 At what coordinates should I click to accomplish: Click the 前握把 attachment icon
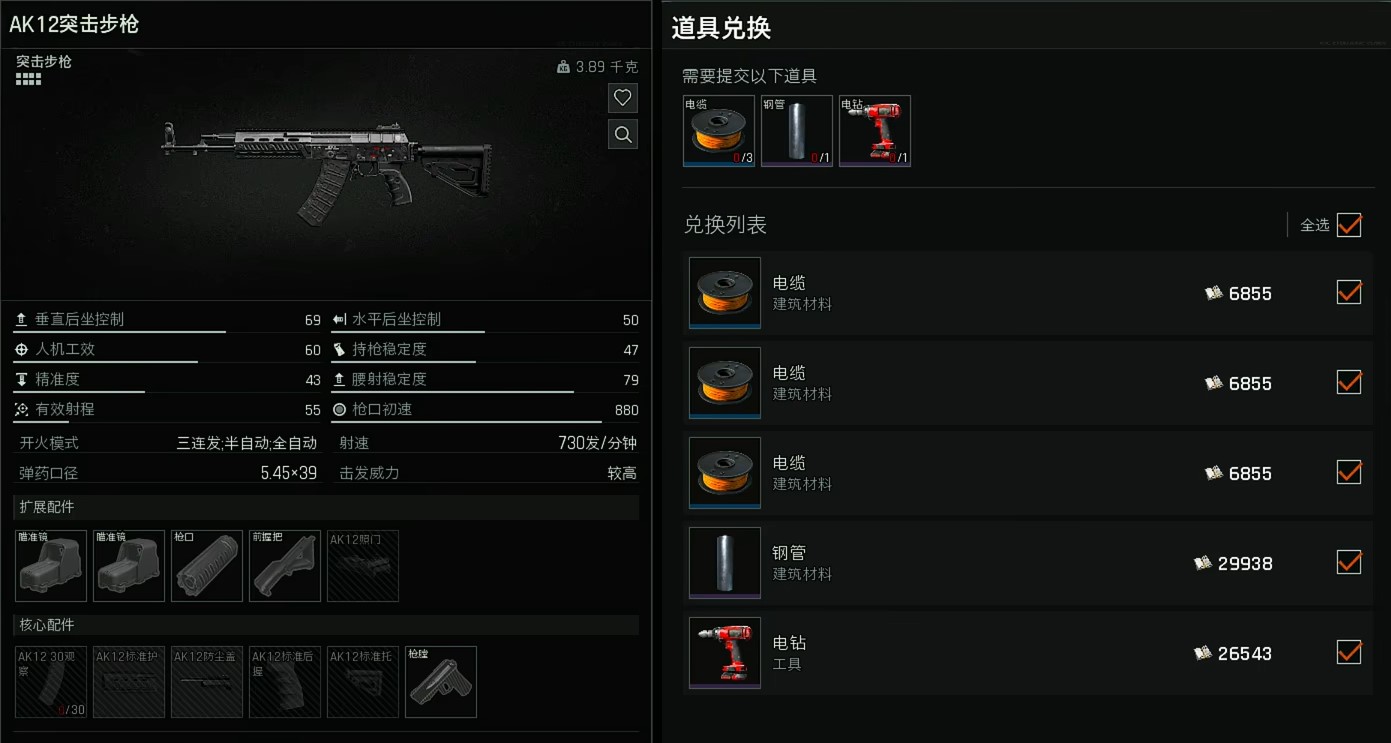284,565
